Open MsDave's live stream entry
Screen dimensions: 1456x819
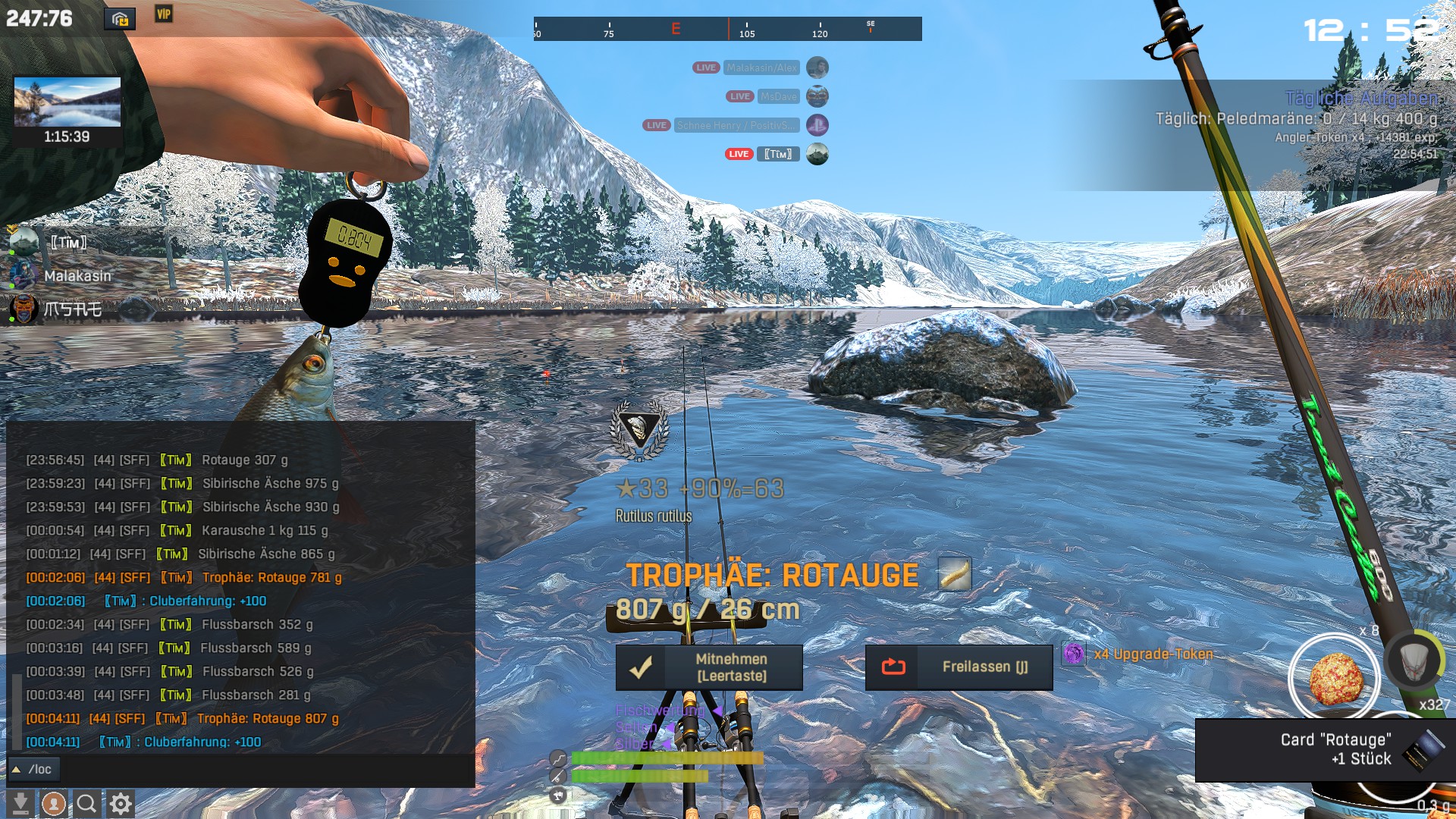[778, 96]
